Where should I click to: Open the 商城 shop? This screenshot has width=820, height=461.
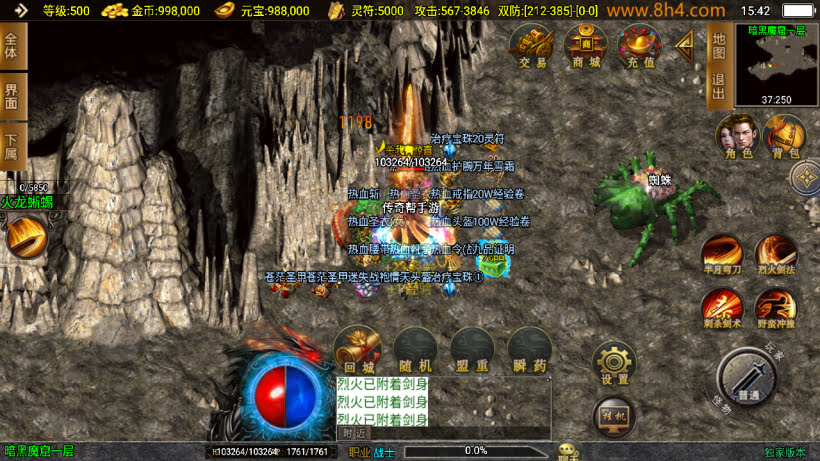click(x=586, y=47)
